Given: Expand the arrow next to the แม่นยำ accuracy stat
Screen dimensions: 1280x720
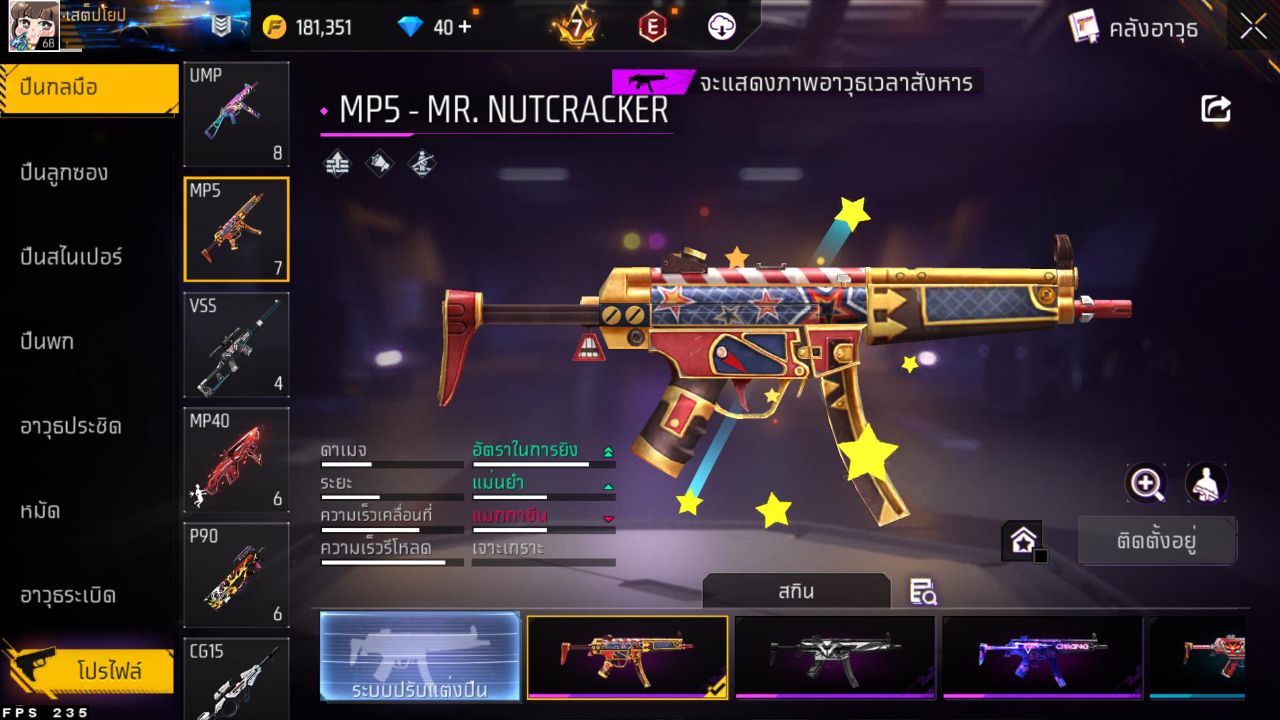Looking at the screenshot, I should coord(608,484).
